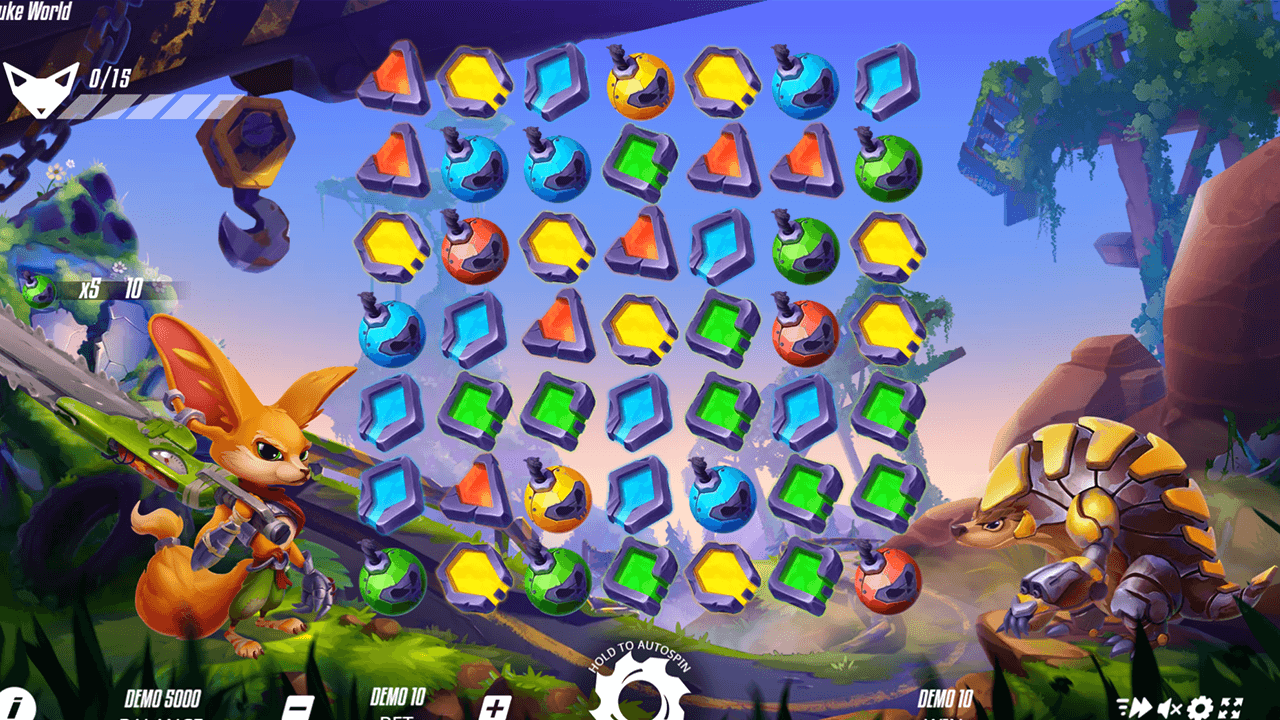Decrease the bet with the minus button
This screenshot has width=1280, height=720.
point(300,707)
